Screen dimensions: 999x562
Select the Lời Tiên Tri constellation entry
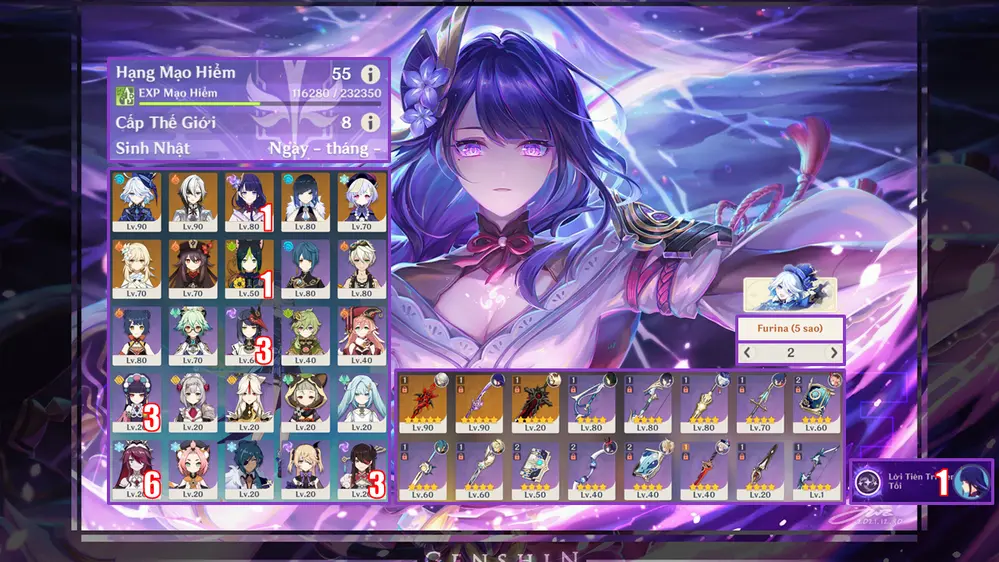(920, 482)
